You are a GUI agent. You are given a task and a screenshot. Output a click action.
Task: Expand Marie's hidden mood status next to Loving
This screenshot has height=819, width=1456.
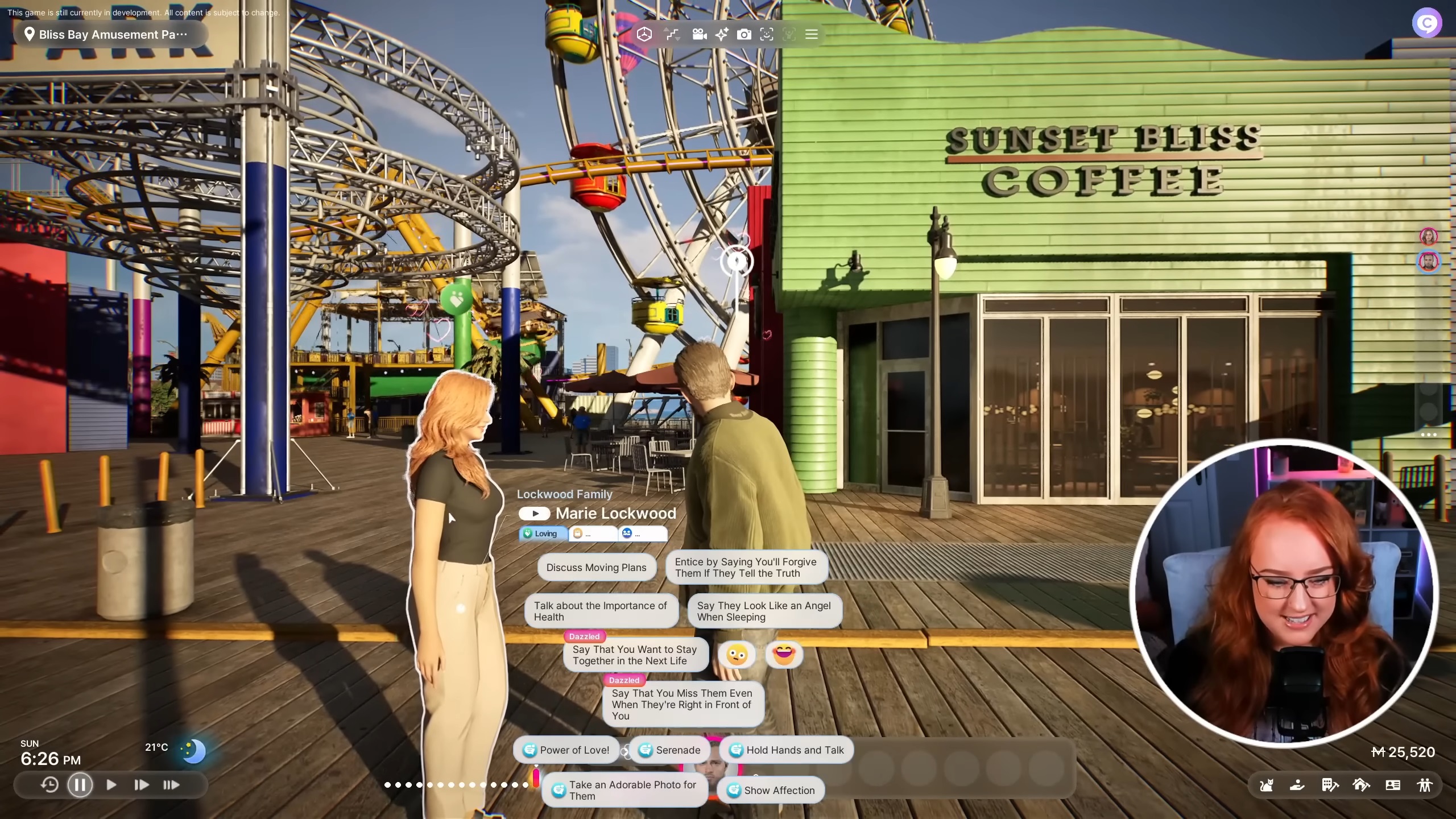593,533
